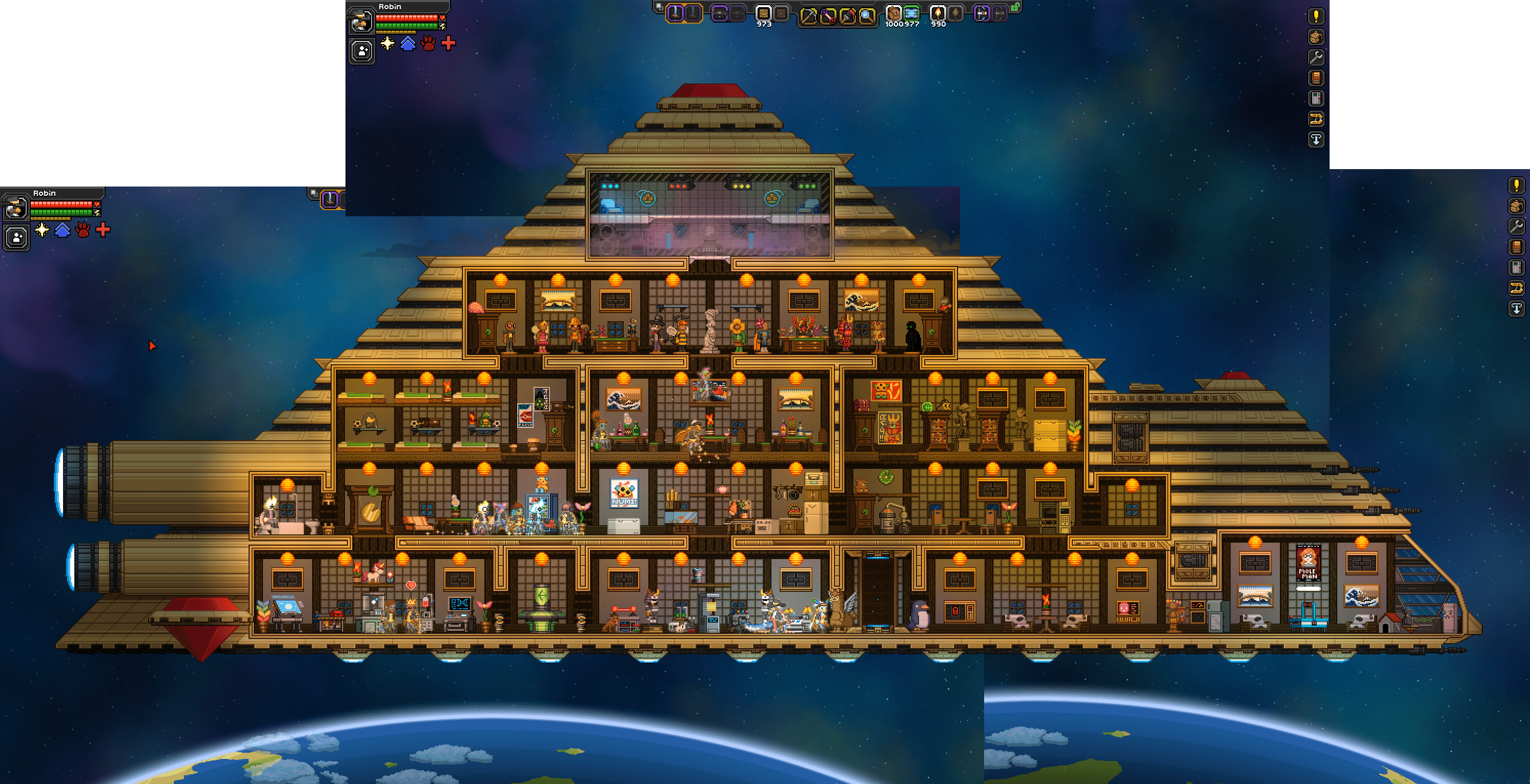
Task: Choose the pink wiring tool
Action: pyautogui.click(x=828, y=15)
